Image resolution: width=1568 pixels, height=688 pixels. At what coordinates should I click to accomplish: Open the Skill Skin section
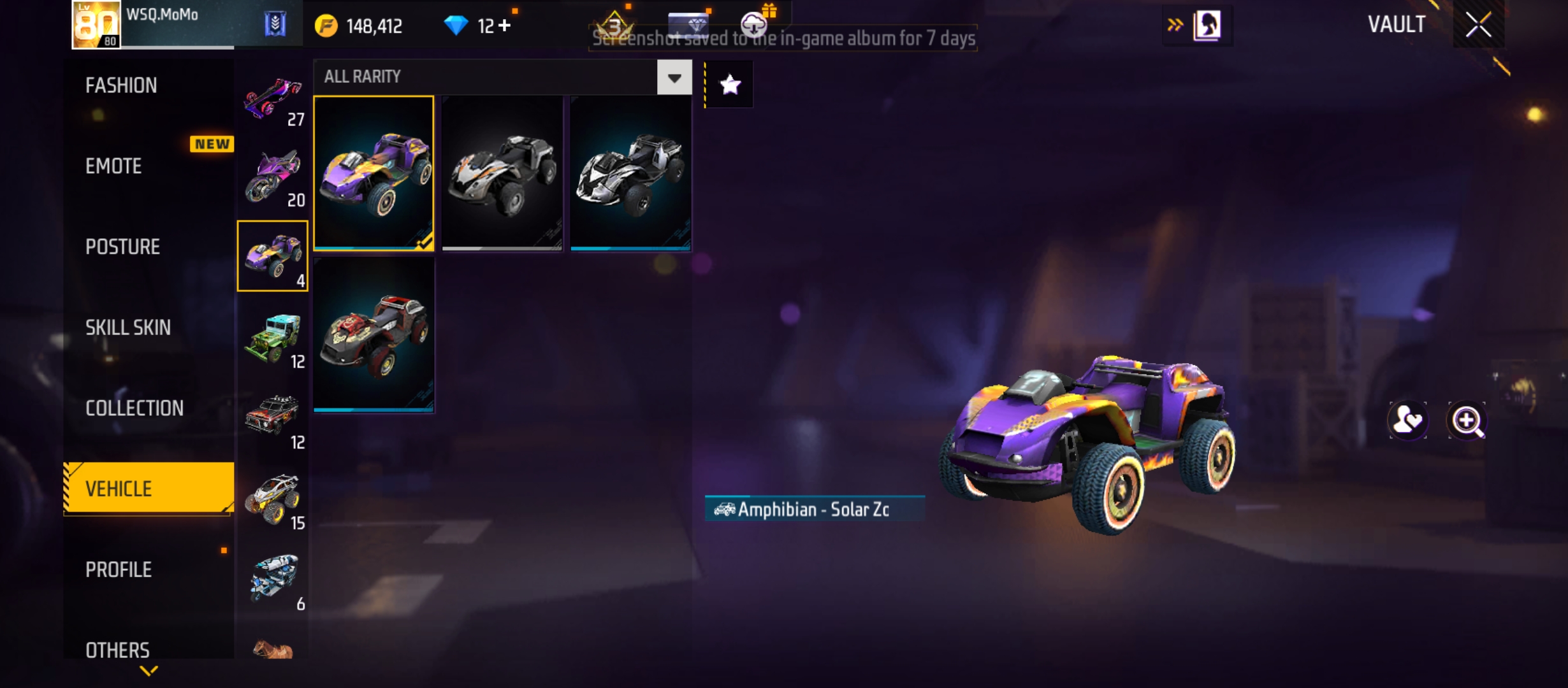[128, 327]
